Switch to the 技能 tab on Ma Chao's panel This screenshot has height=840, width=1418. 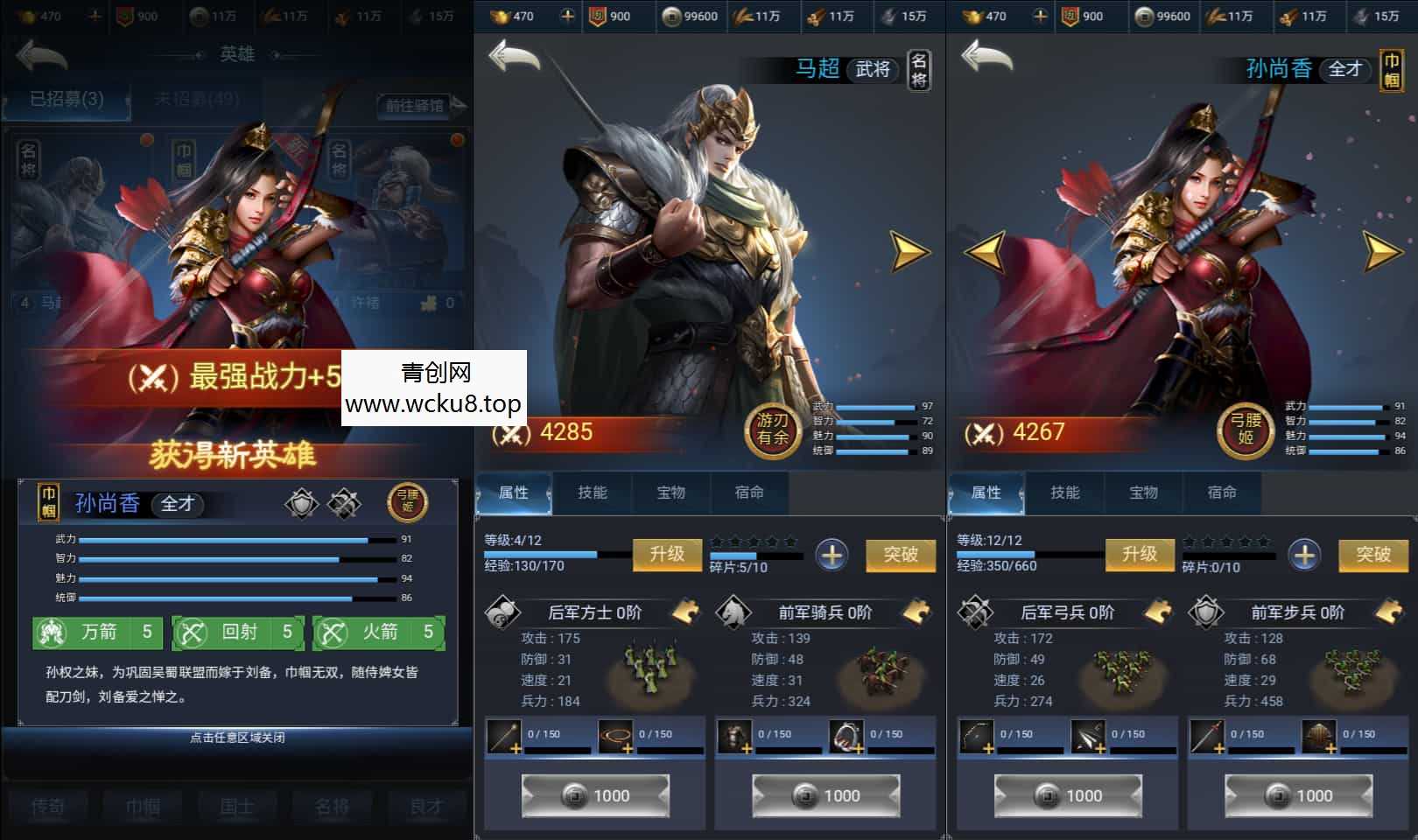click(x=593, y=493)
